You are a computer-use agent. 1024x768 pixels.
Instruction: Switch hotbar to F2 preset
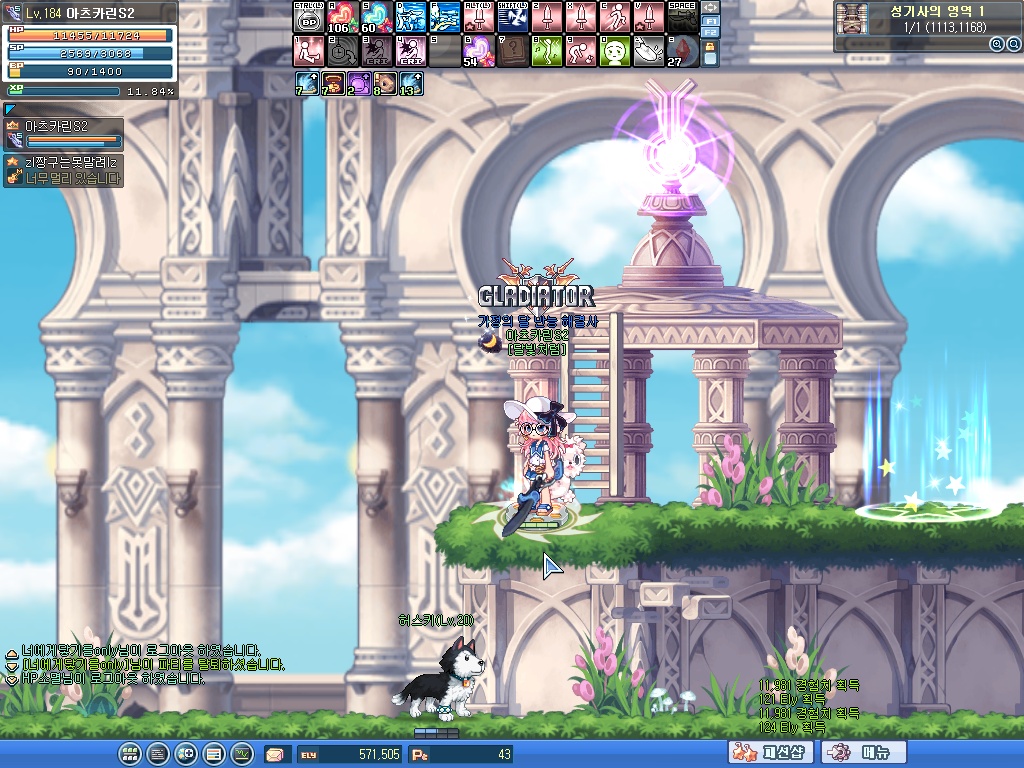coord(711,33)
